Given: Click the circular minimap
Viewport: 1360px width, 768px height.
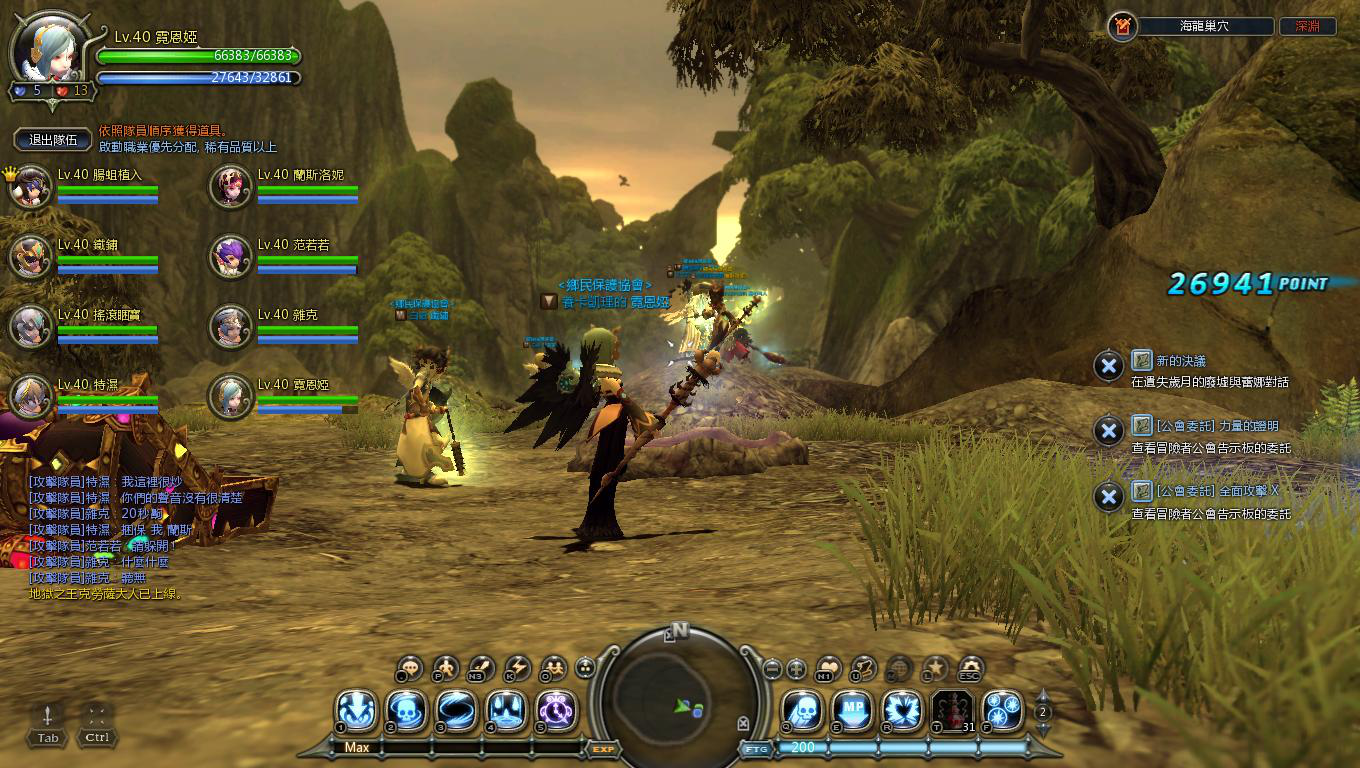Looking at the screenshot, I should point(678,698).
